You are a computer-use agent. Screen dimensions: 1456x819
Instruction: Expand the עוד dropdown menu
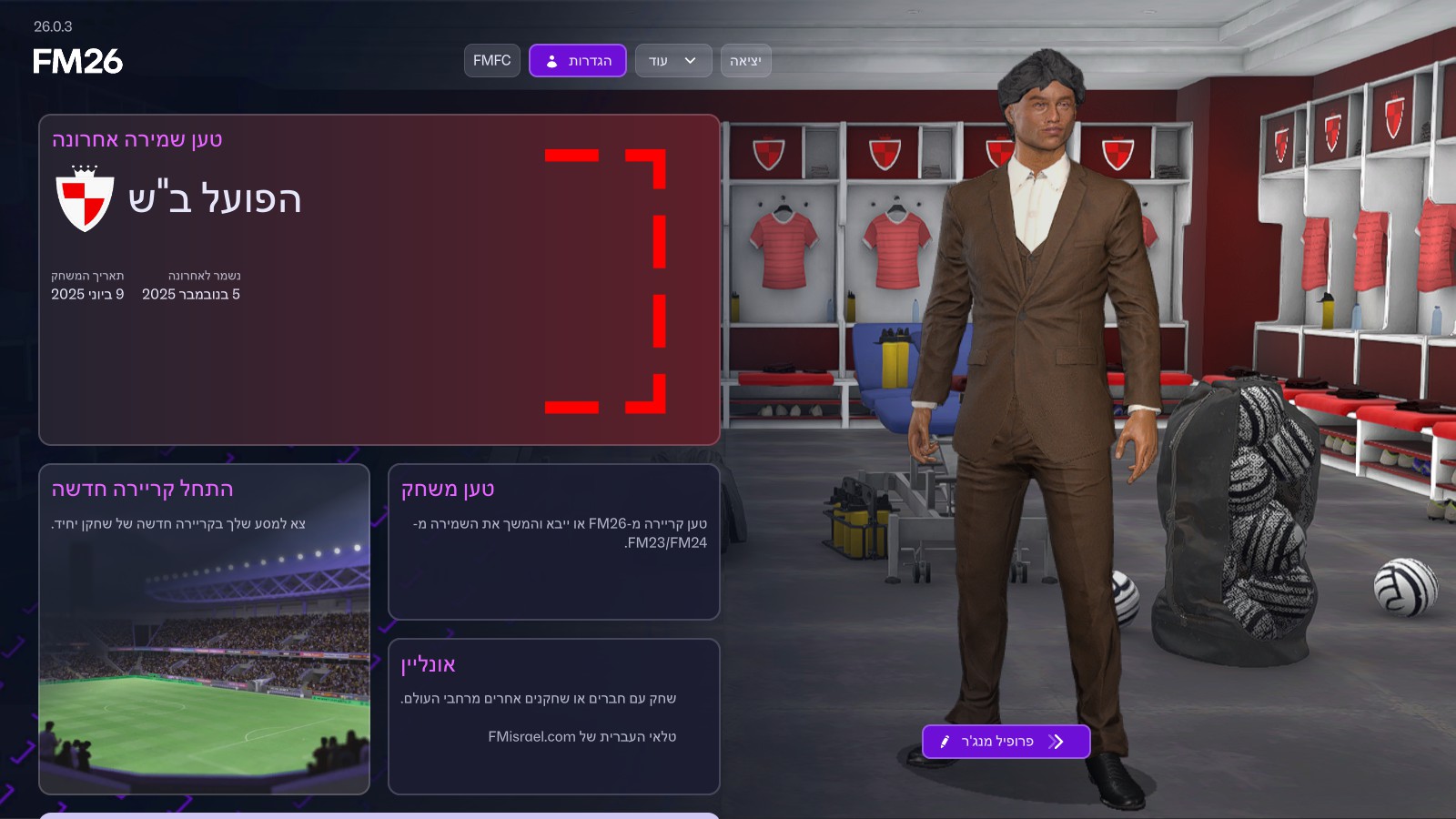coord(672,61)
